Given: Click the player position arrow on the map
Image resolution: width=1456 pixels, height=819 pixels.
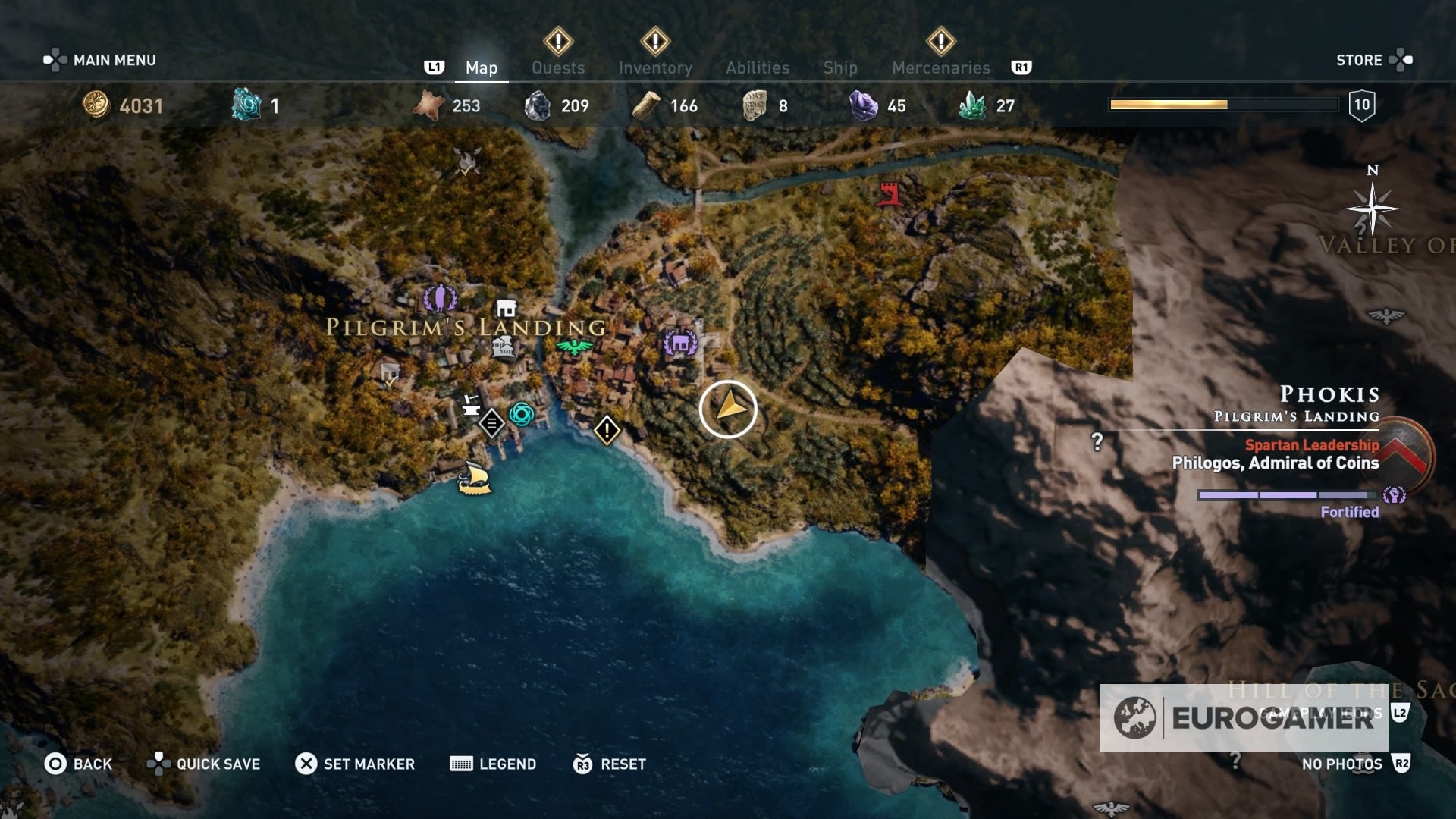Looking at the screenshot, I should click(x=730, y=408).
